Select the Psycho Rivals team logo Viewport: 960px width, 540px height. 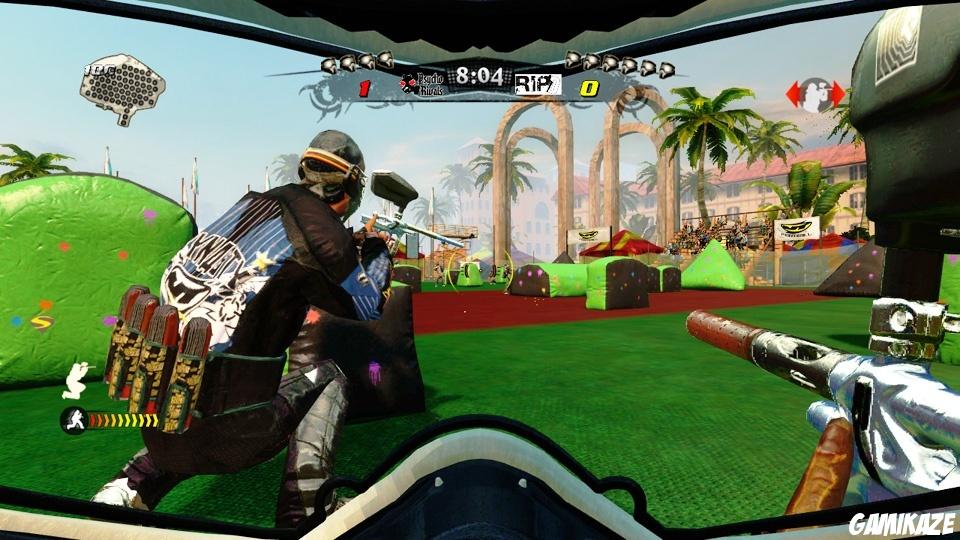pyautogui.click(x=423, y=83)
